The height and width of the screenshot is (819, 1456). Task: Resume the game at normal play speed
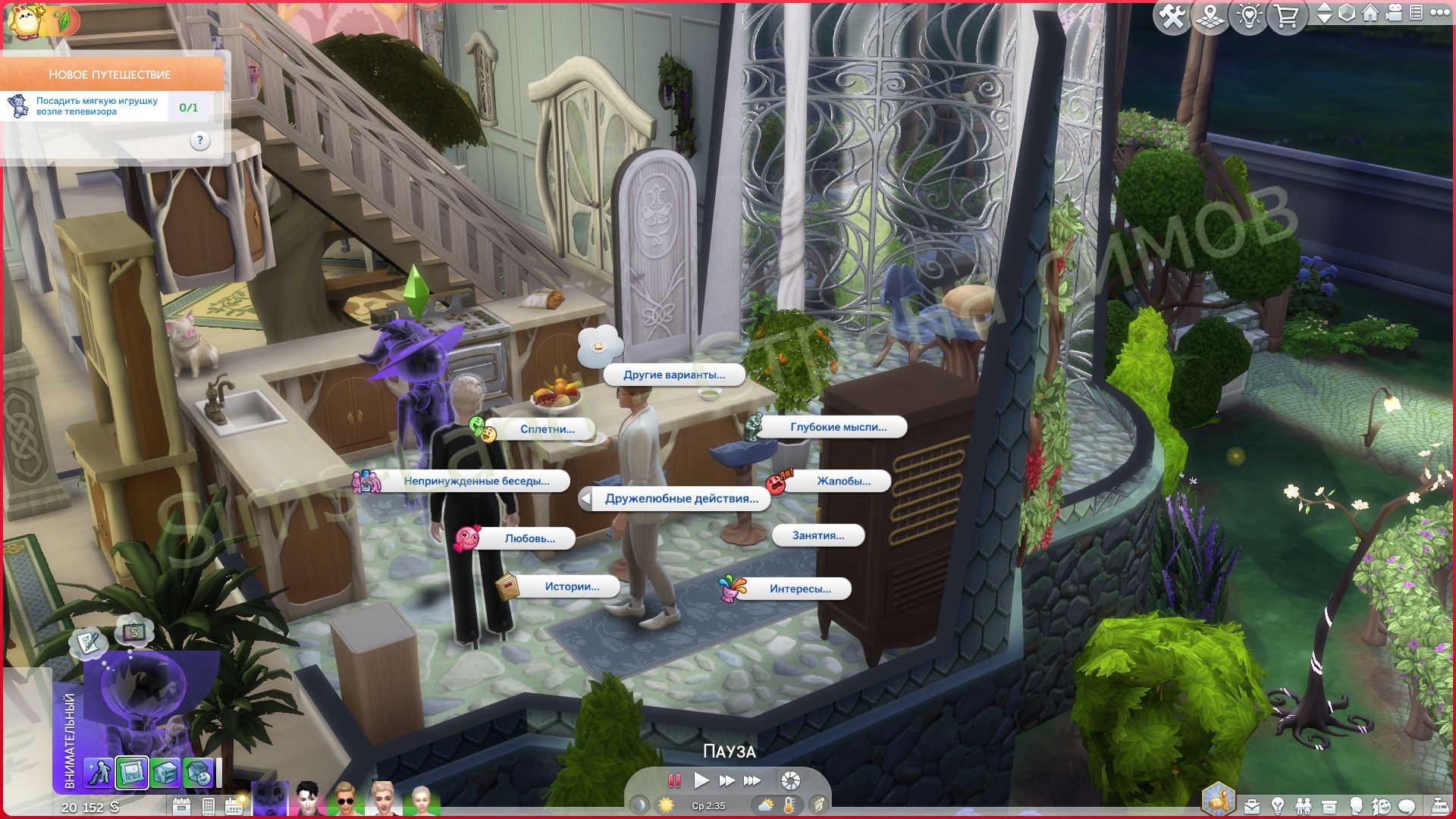tap(701, 780)
